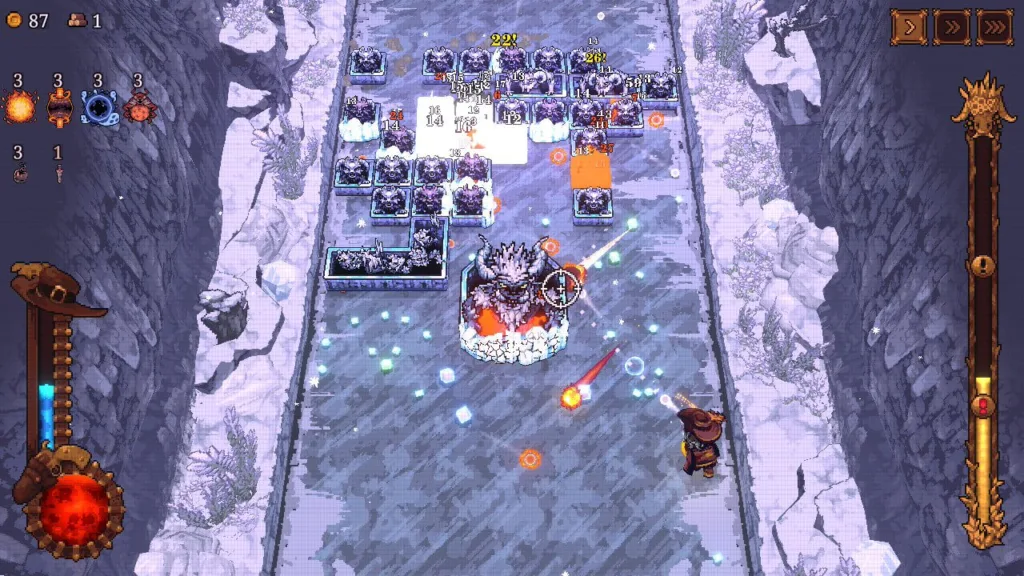This screenshot has width=1024, height=576.
Task: Select the red crab ball icon
Action: click(137, 106)
